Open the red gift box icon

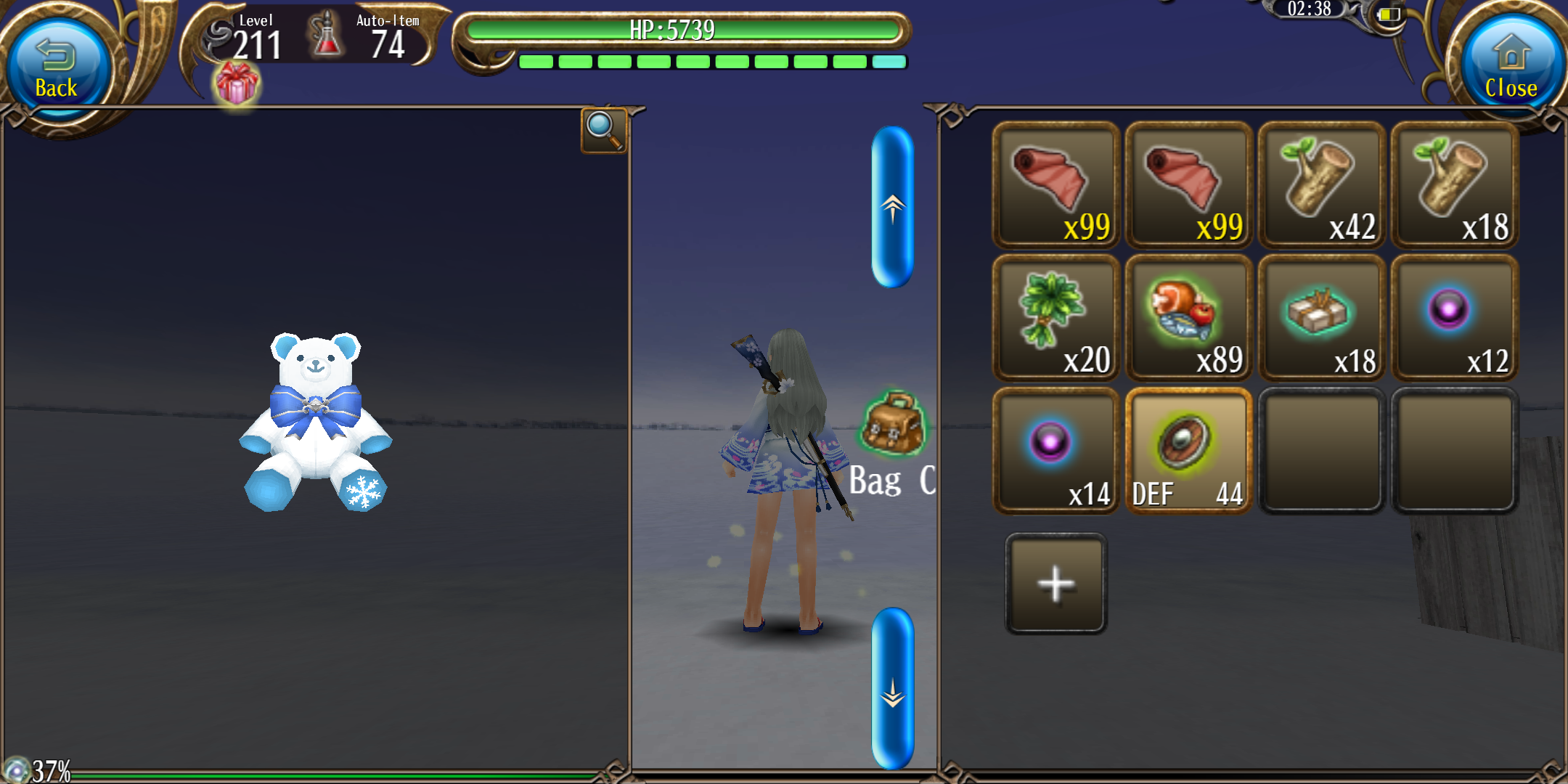tap(237, 83)
